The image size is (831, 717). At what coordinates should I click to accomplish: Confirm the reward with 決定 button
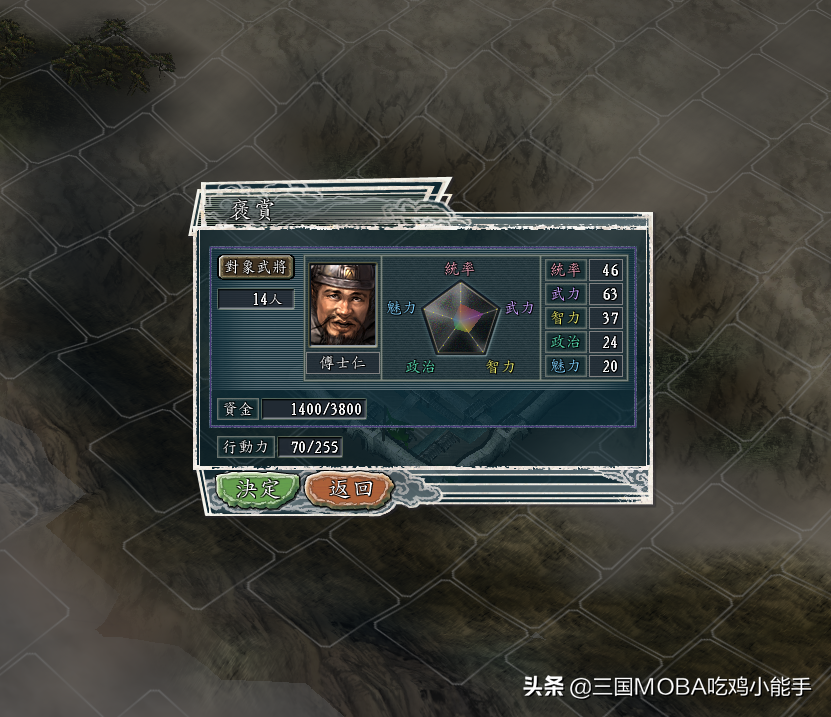tap(257, 489)
